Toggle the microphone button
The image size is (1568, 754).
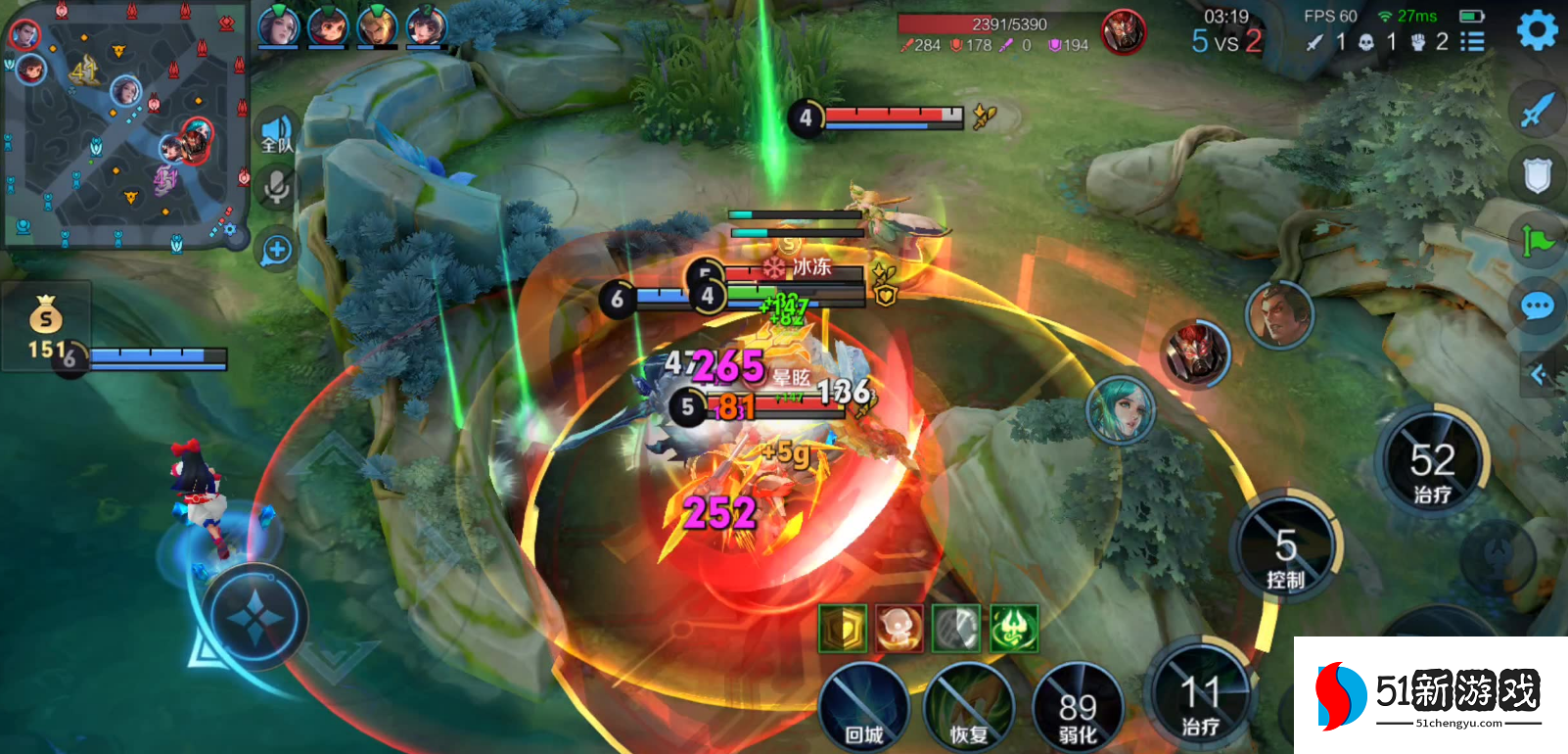pos(277,186)
